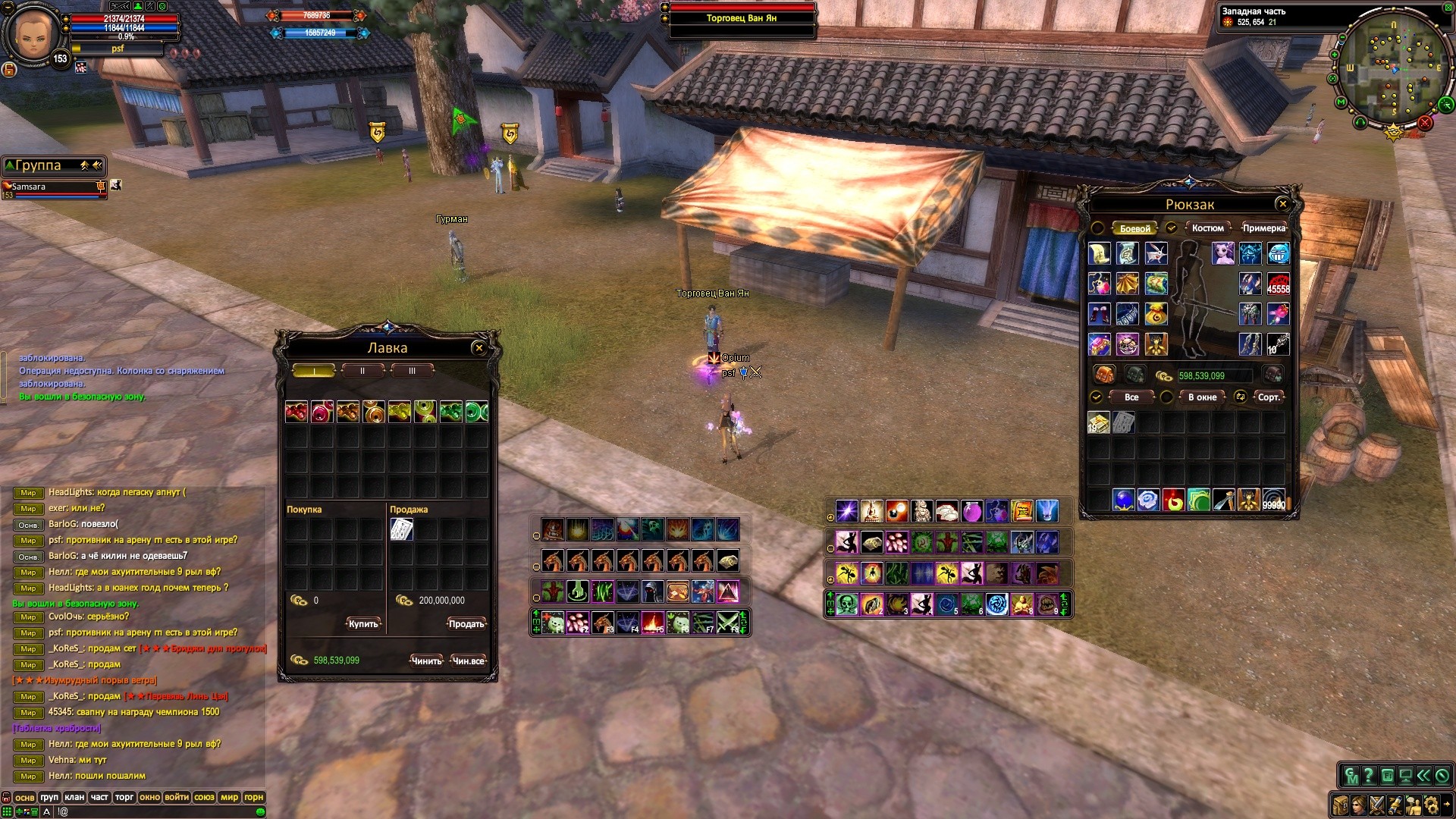
Task: Switch chat to the торг channel
Action: pos(124,797)
